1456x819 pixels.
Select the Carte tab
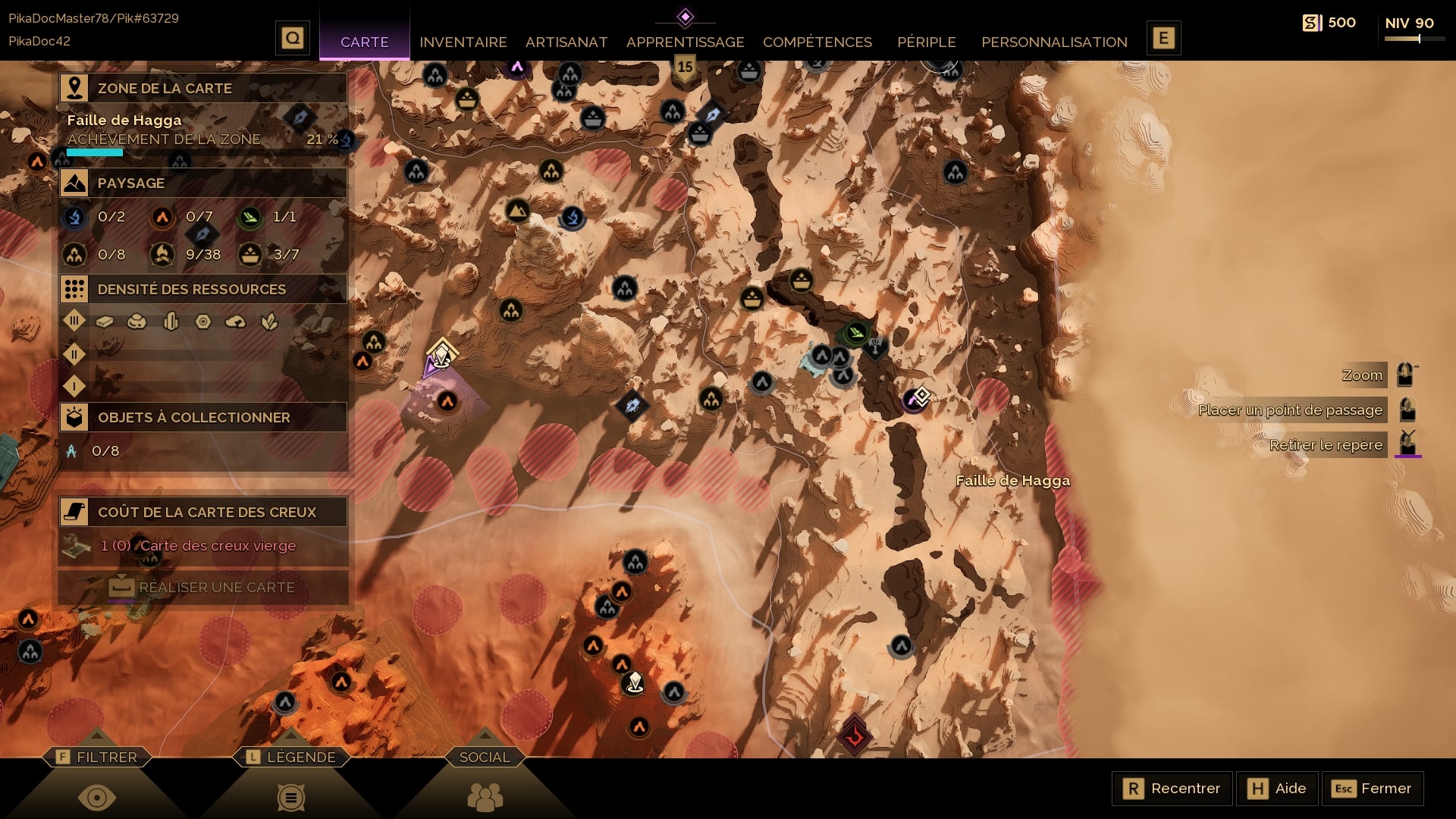tap(364, 42)
